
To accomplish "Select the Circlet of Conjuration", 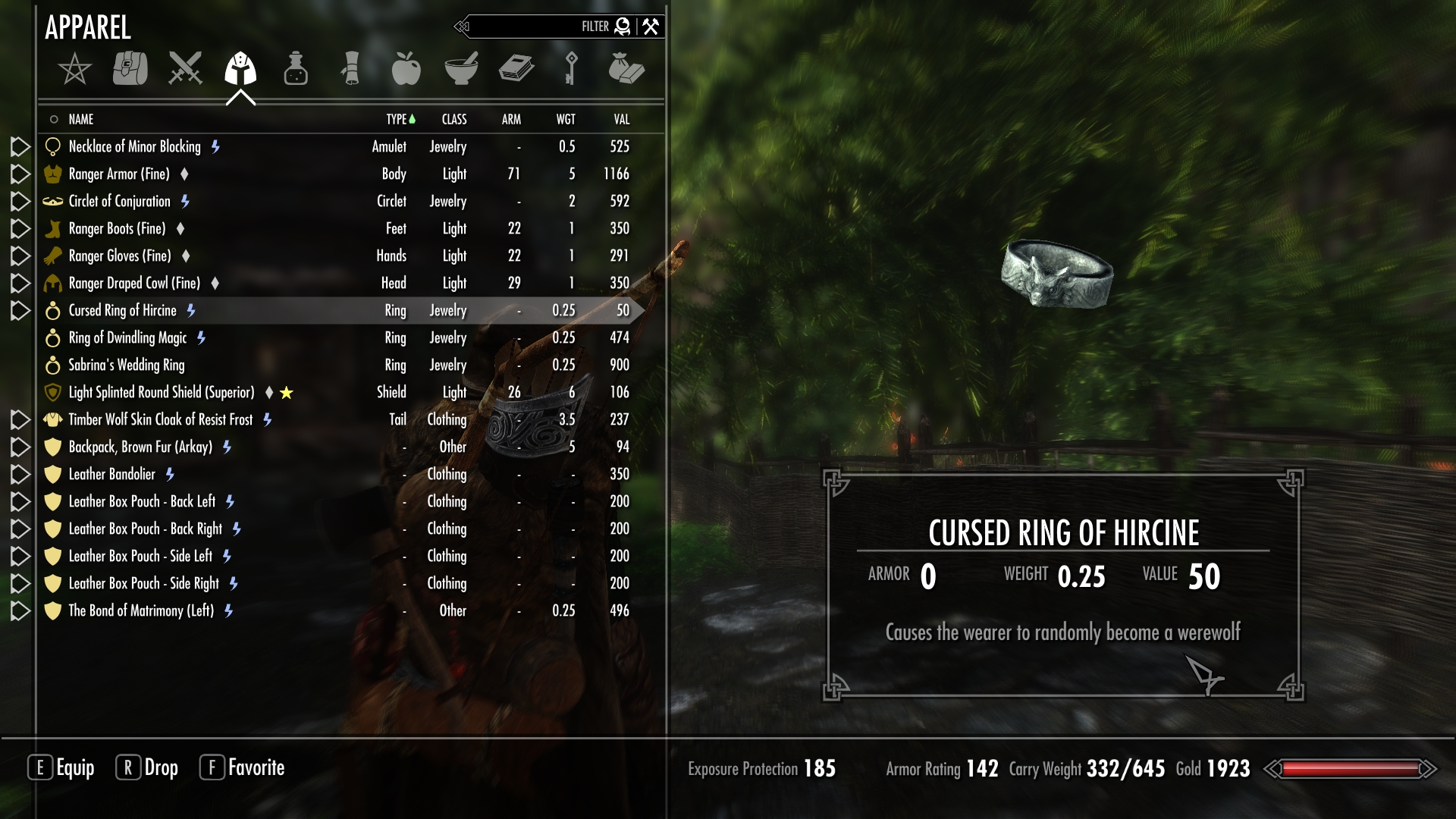I will 120,201.
